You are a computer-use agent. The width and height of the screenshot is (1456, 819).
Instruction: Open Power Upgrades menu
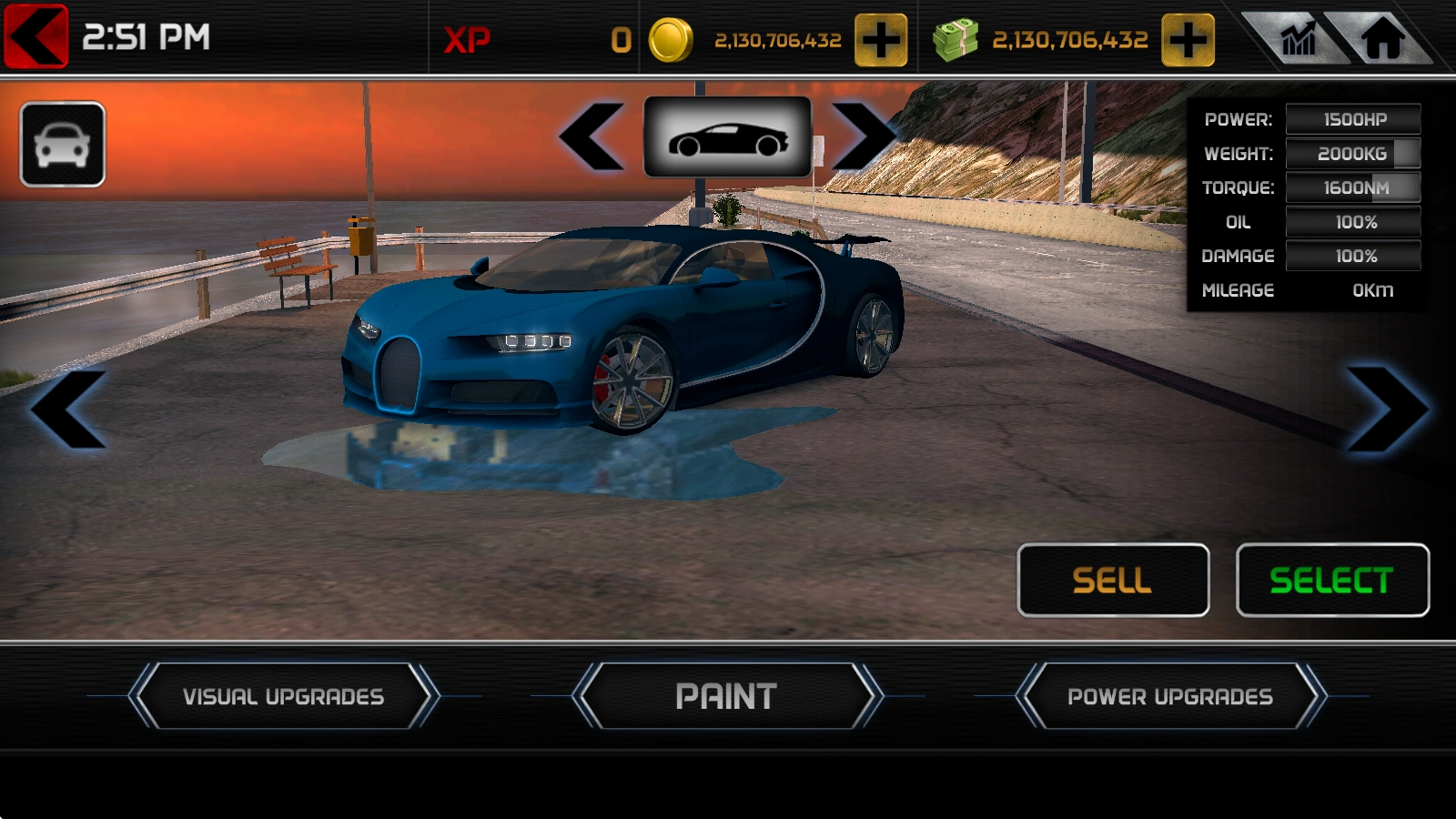pyautogui.click(x=1170, y=696)
